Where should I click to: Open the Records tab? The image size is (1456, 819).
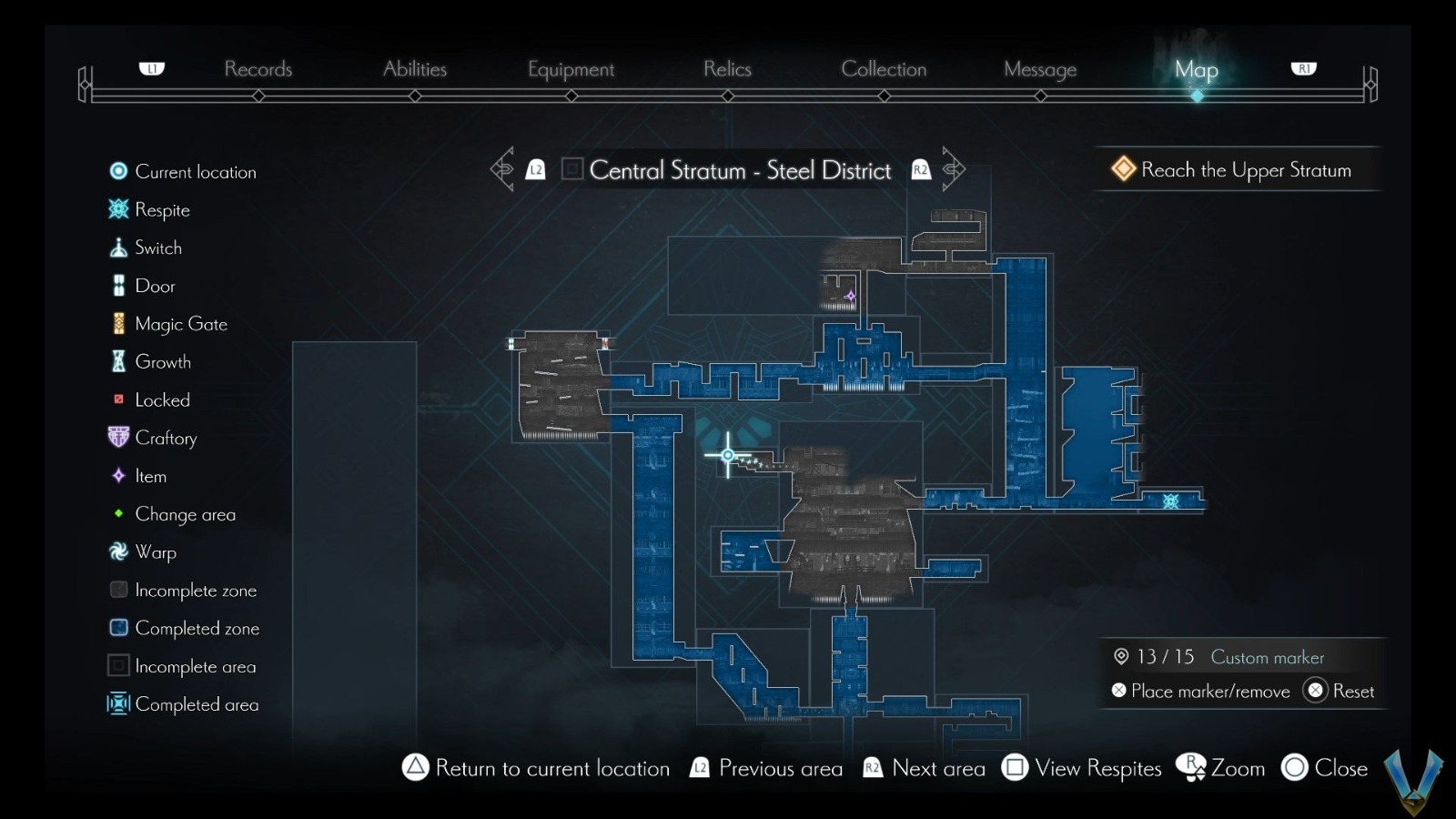click(258, 69)
